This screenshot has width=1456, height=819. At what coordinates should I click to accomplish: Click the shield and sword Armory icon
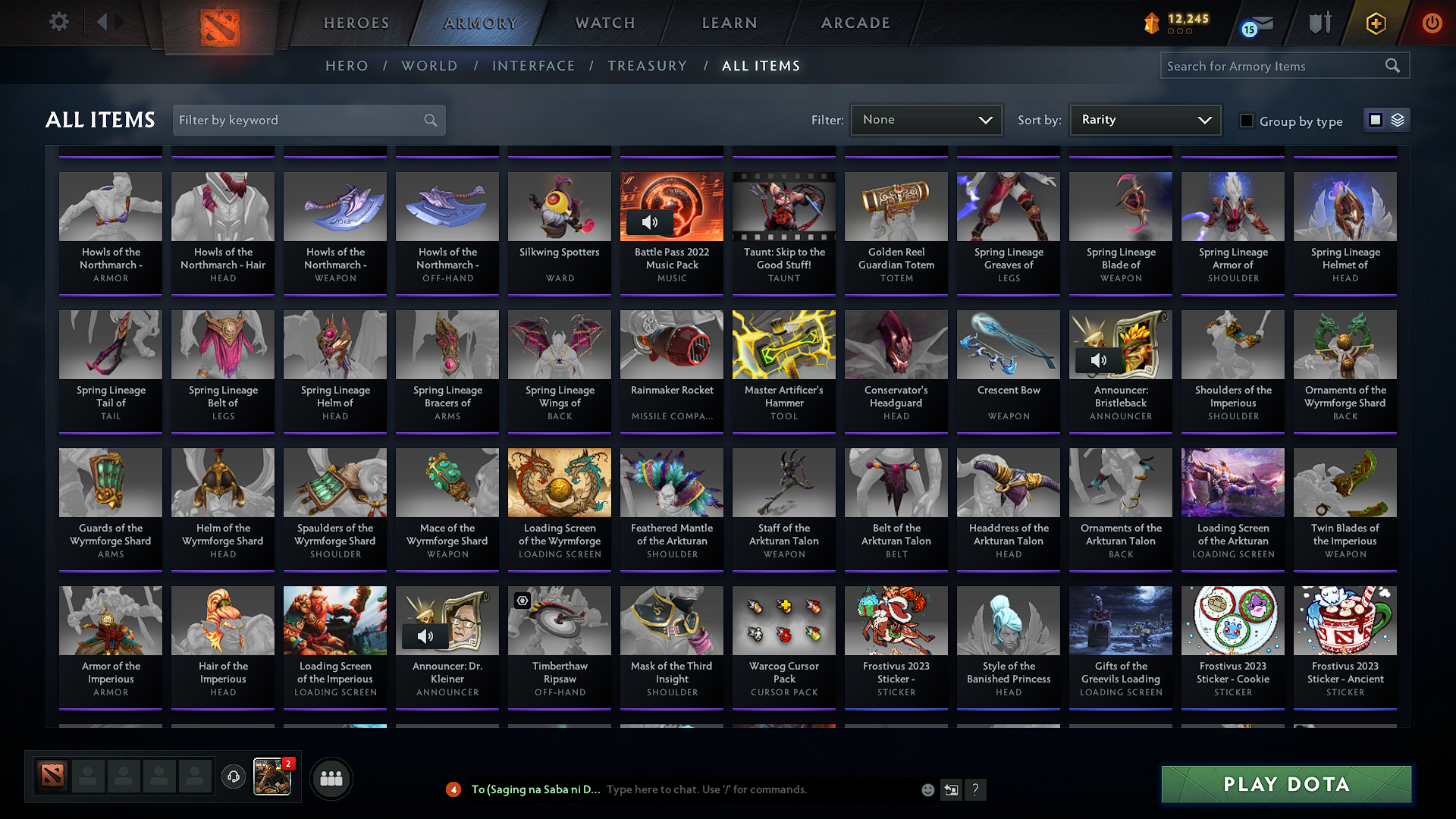(x=1319, y=23)
